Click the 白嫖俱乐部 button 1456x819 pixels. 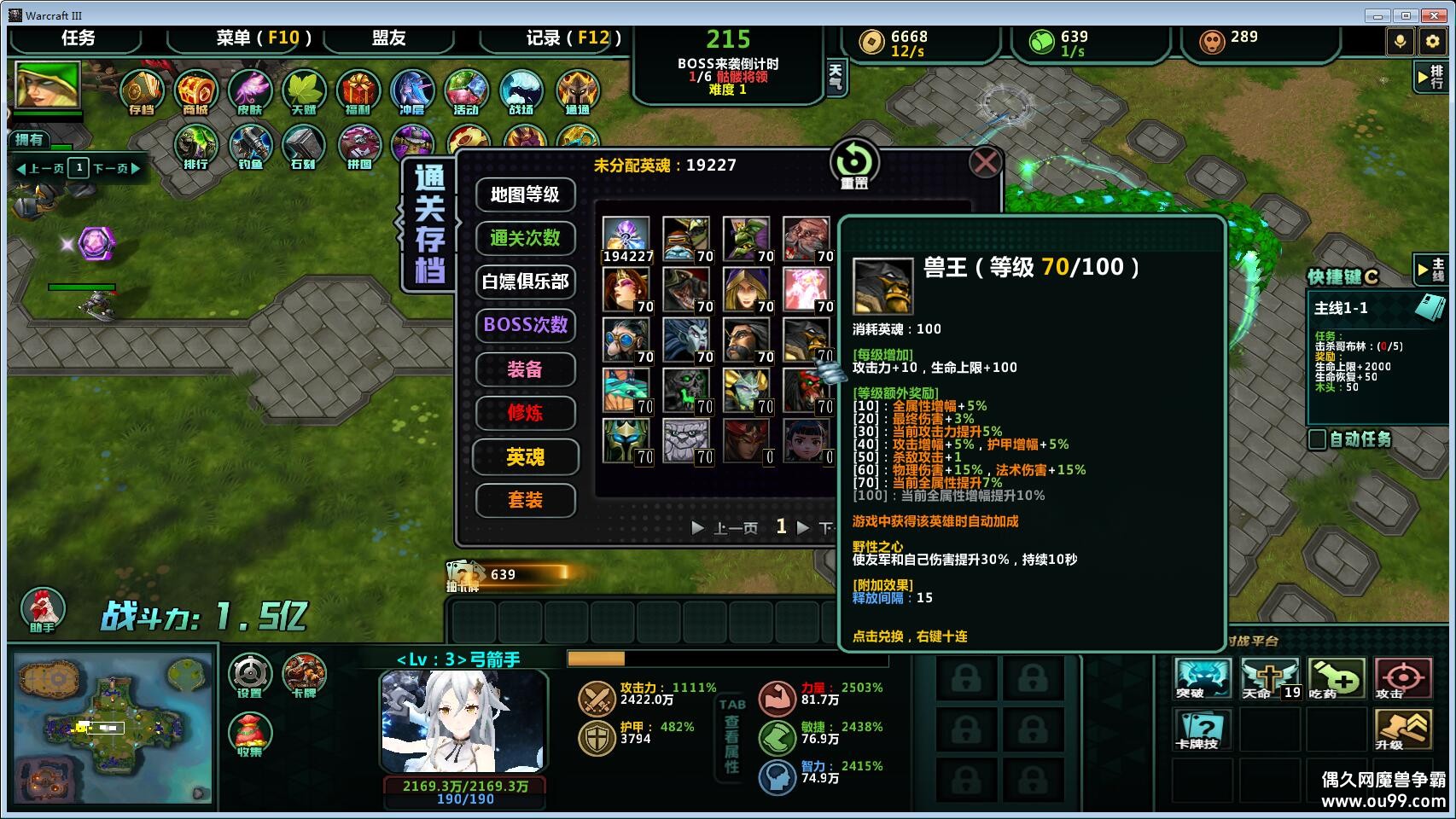point(525,282)
